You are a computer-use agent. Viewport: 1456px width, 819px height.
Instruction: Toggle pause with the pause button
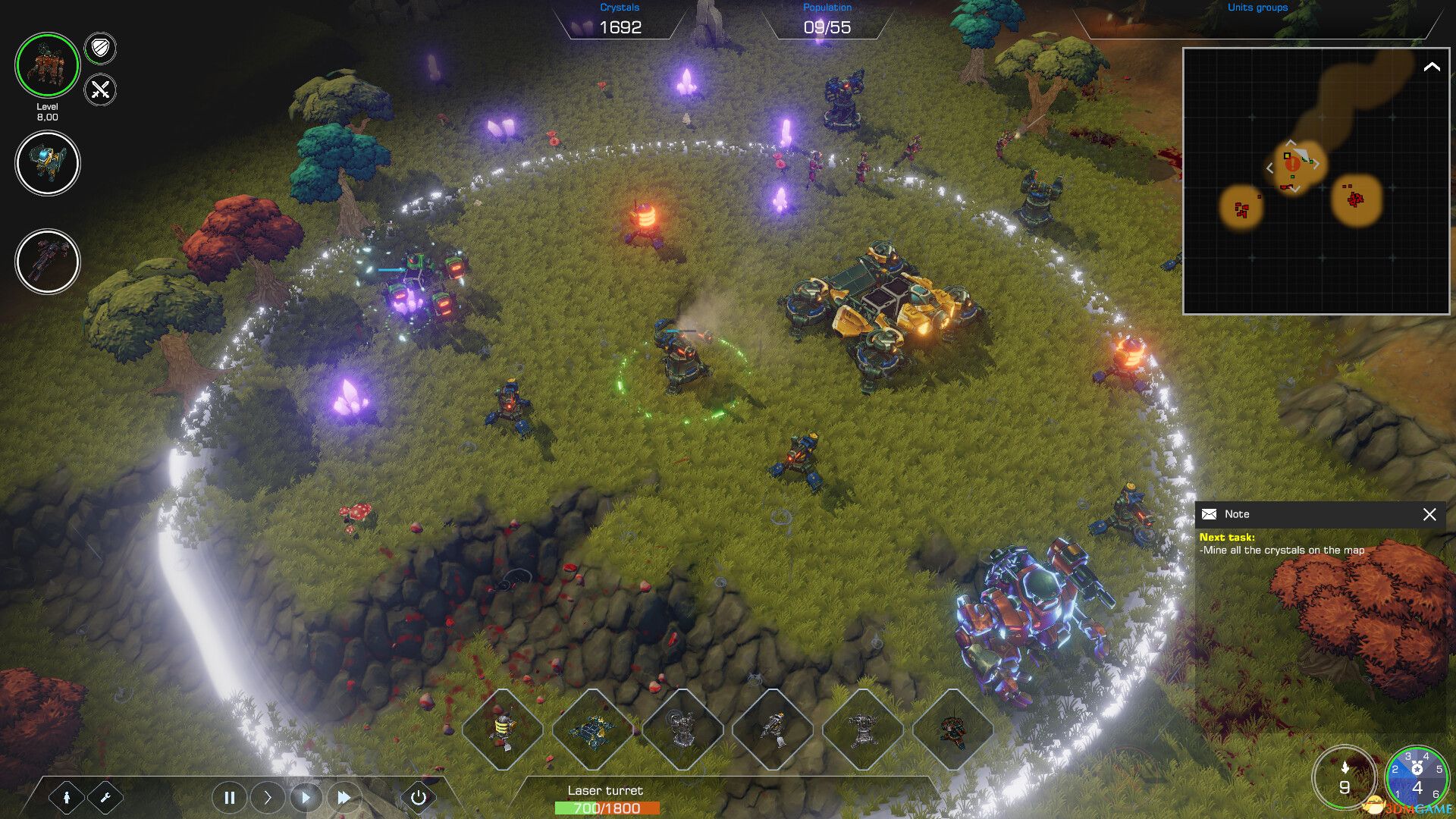[x=230, y=797]
